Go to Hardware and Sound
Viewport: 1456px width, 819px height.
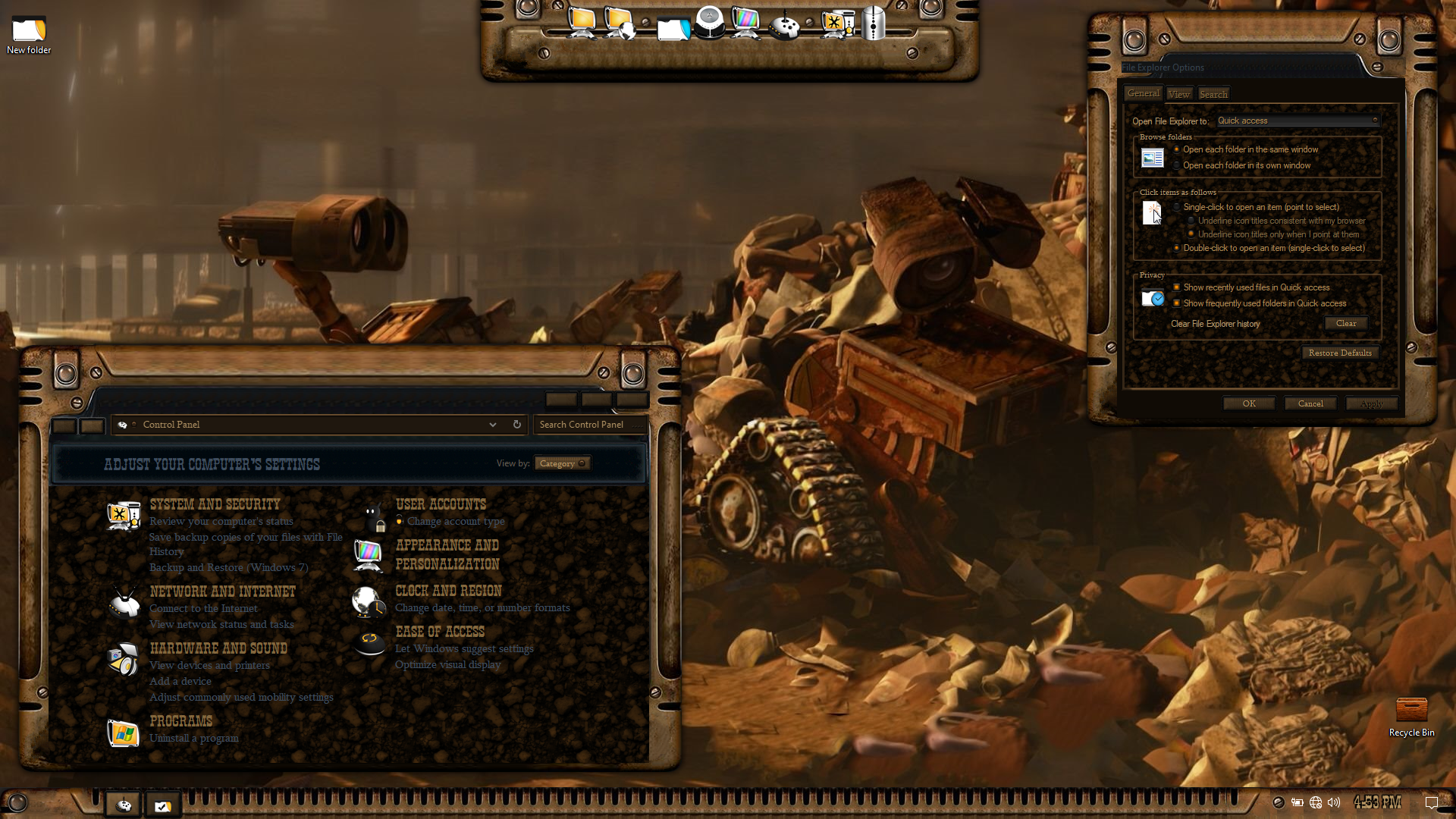[218, 648]
